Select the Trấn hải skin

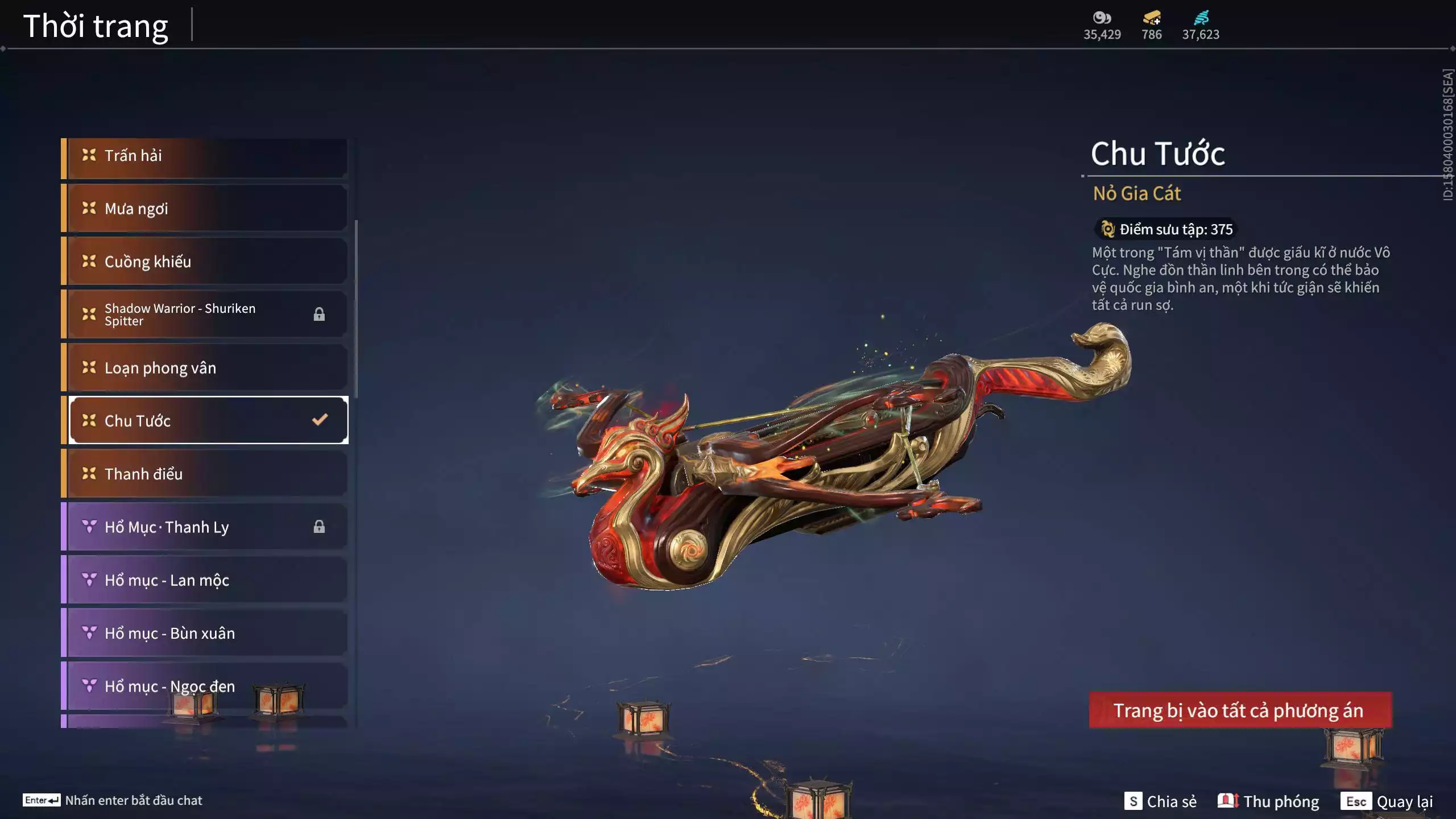(205, 156)
